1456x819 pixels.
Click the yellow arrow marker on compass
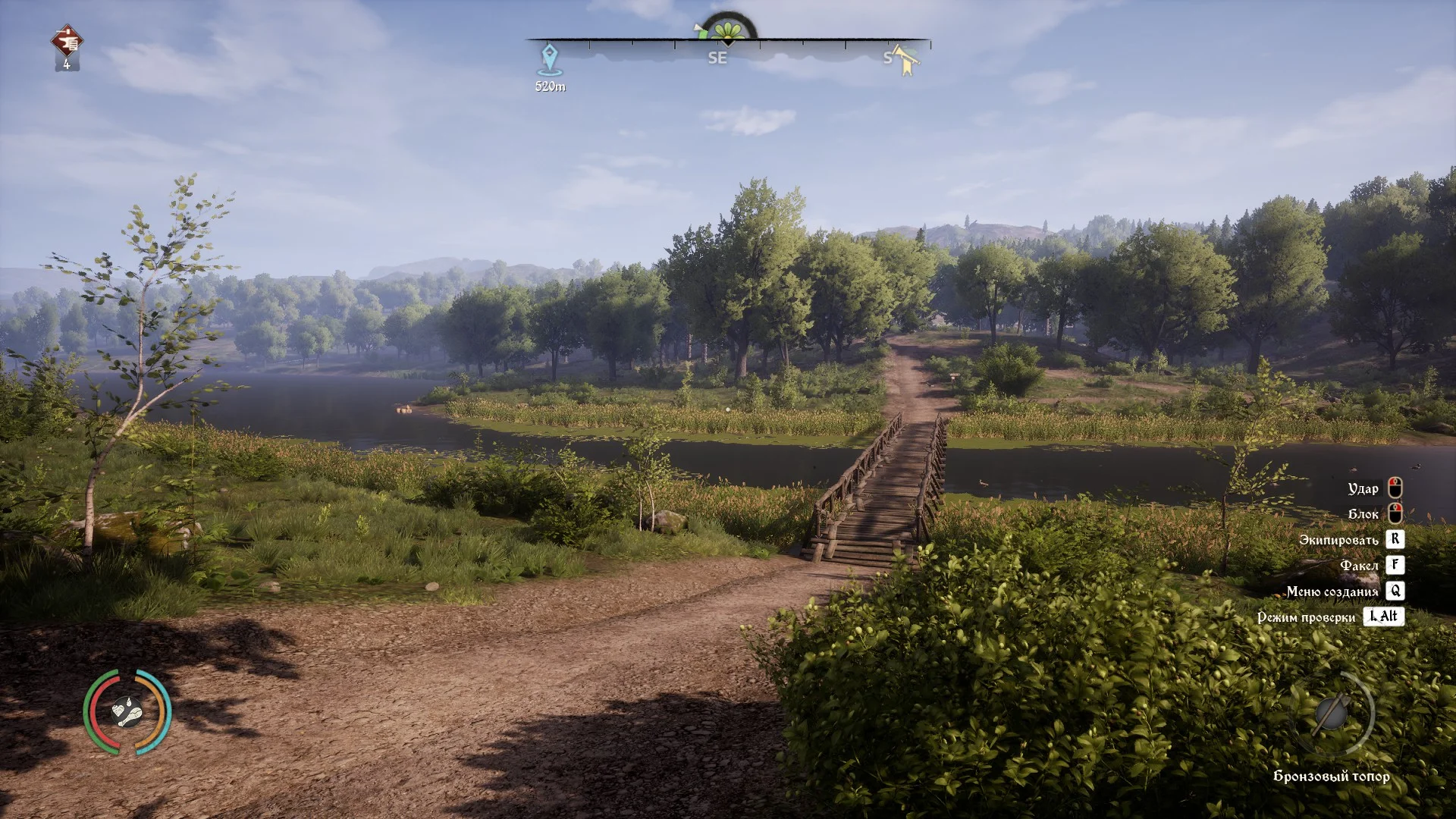(x=905, y=60)
